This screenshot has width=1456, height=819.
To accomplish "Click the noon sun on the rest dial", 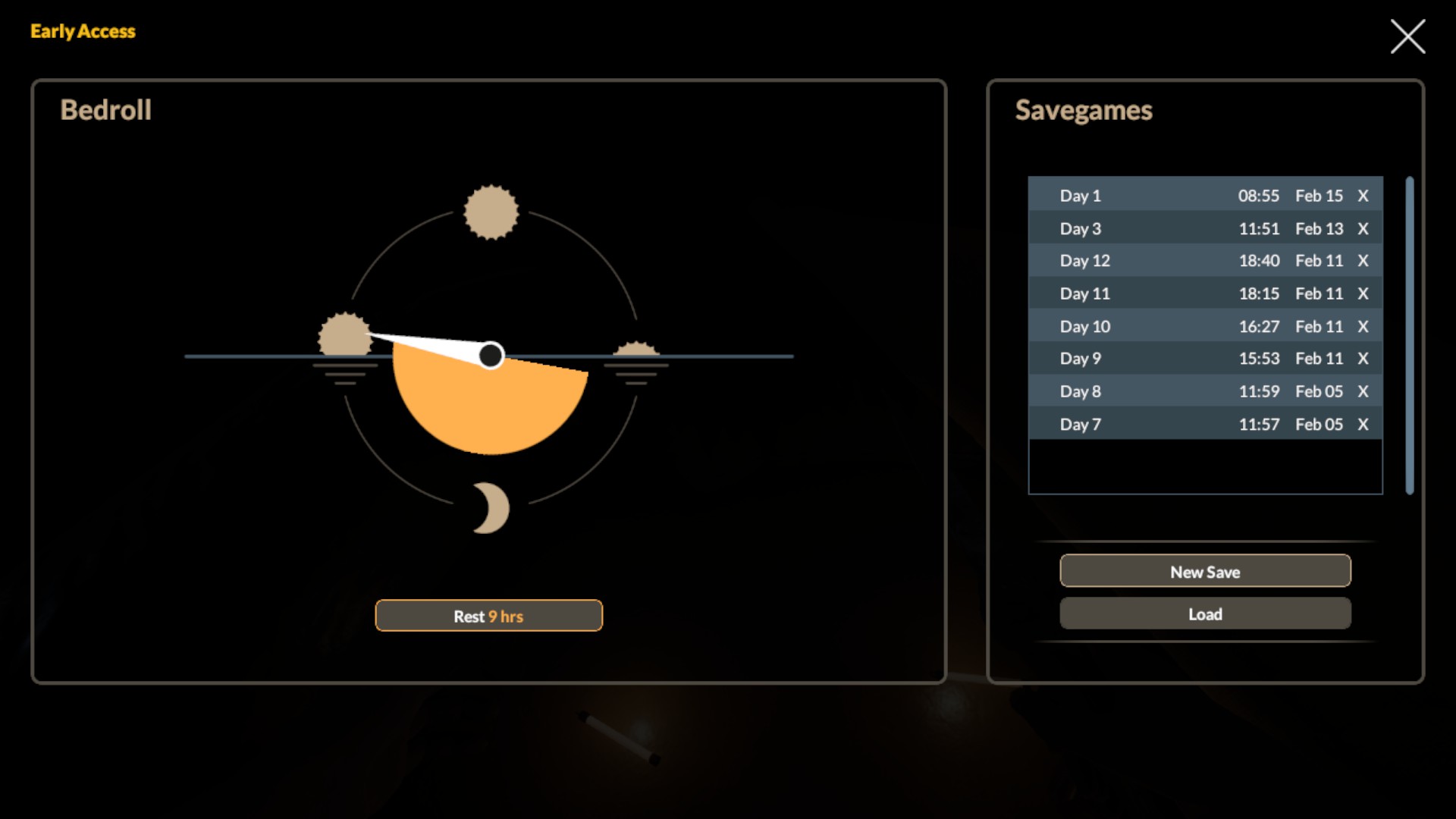I will [491, 212].
